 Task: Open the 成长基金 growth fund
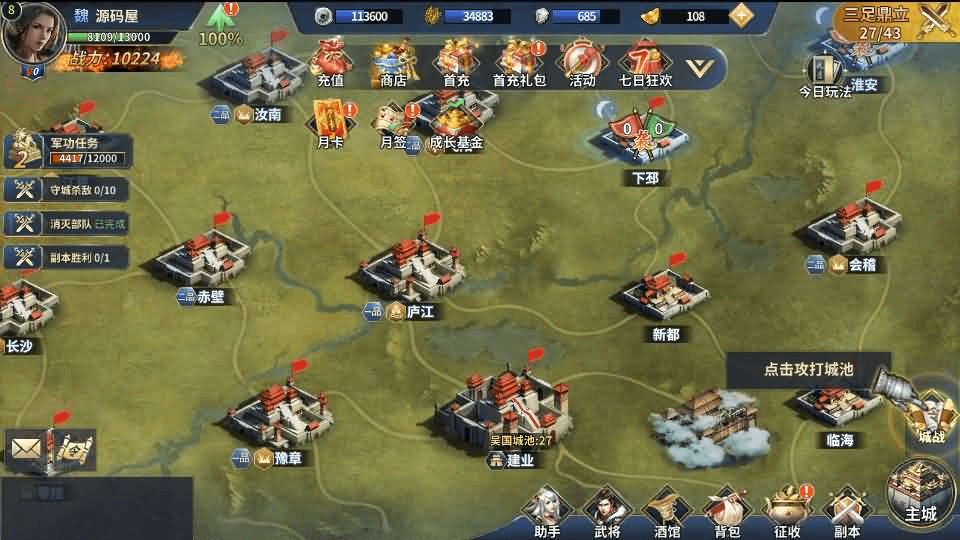click(455, 125)
